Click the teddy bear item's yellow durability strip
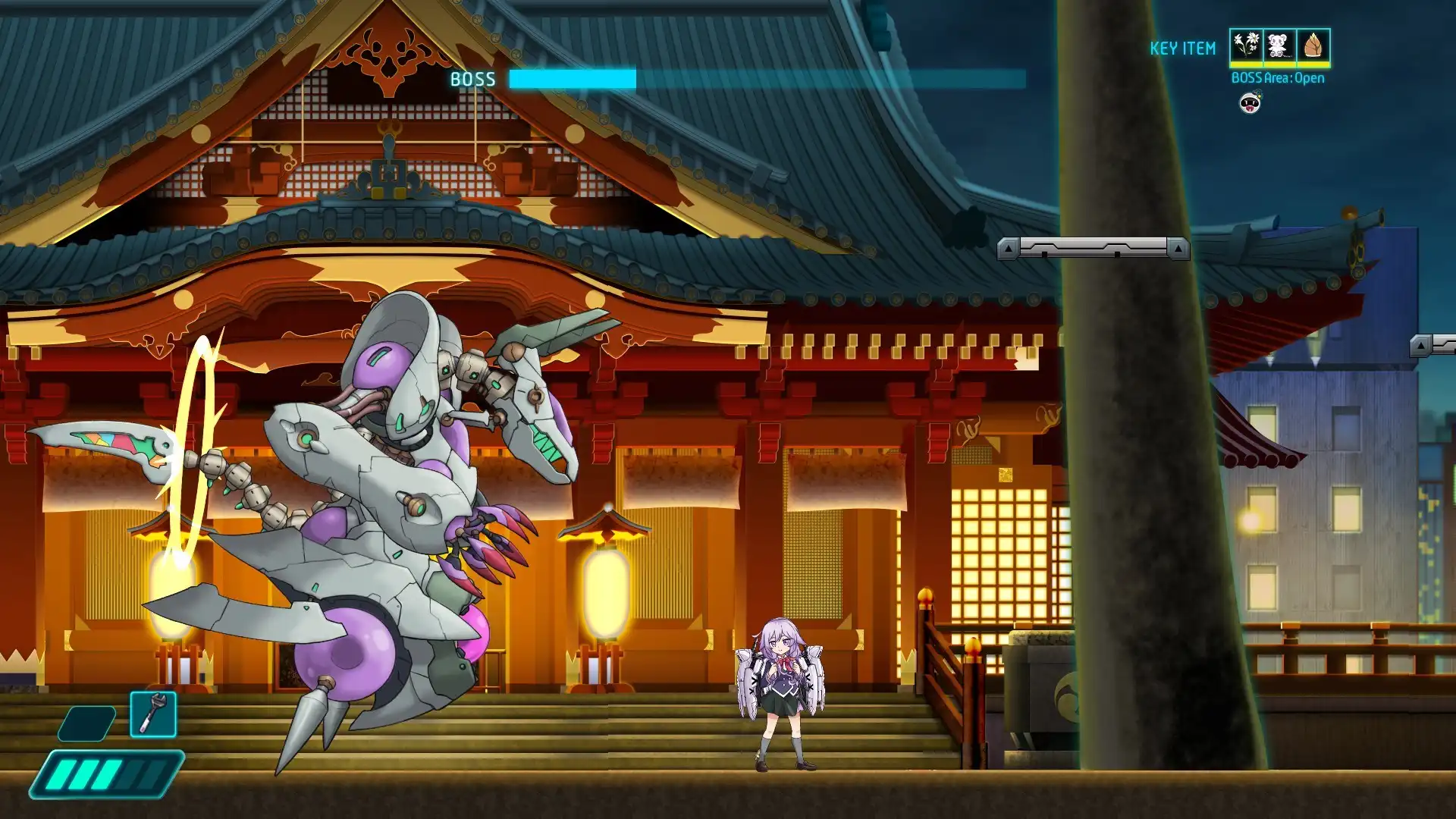The height and width of the screenshot is (819, 1456). 1279,65
